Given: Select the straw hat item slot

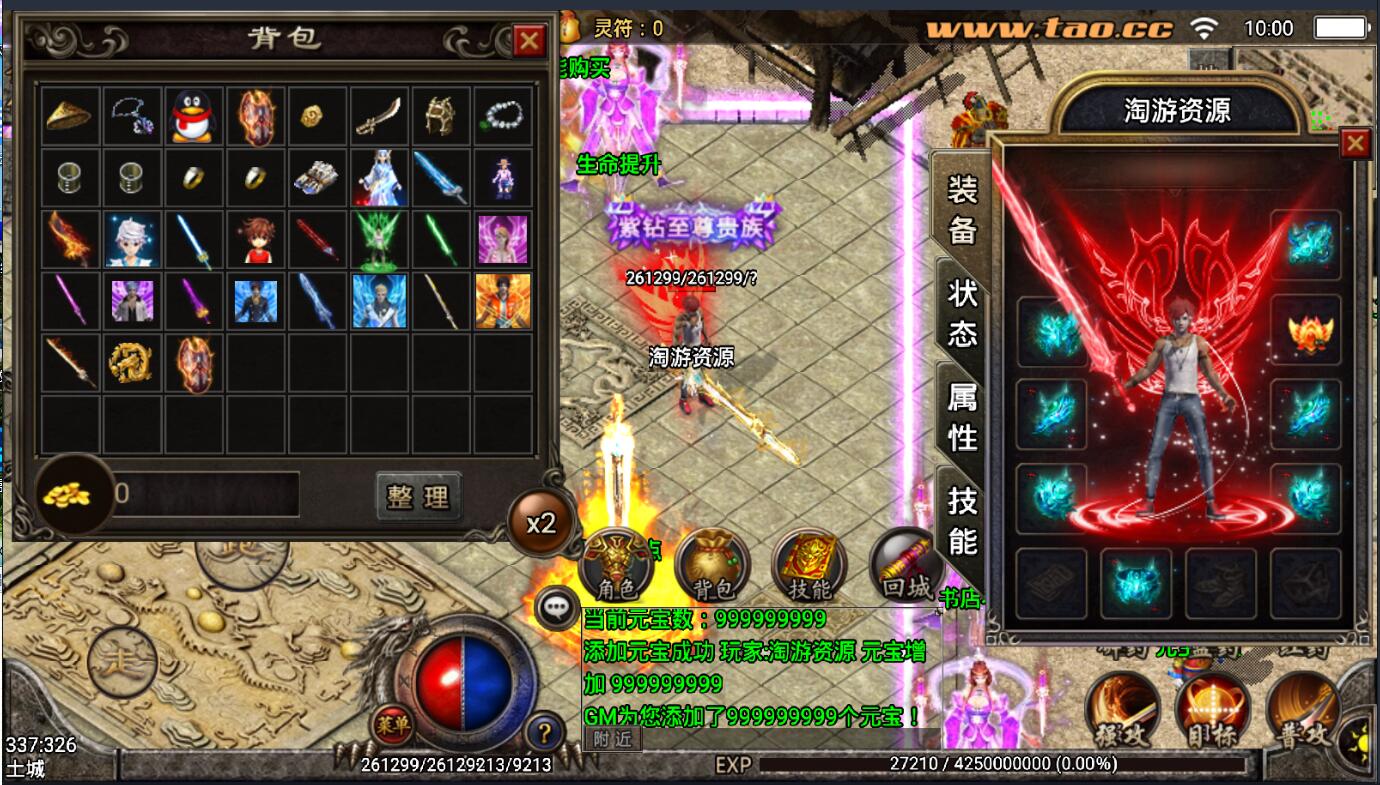Looking at the screenshot, I should pos(70,116).
